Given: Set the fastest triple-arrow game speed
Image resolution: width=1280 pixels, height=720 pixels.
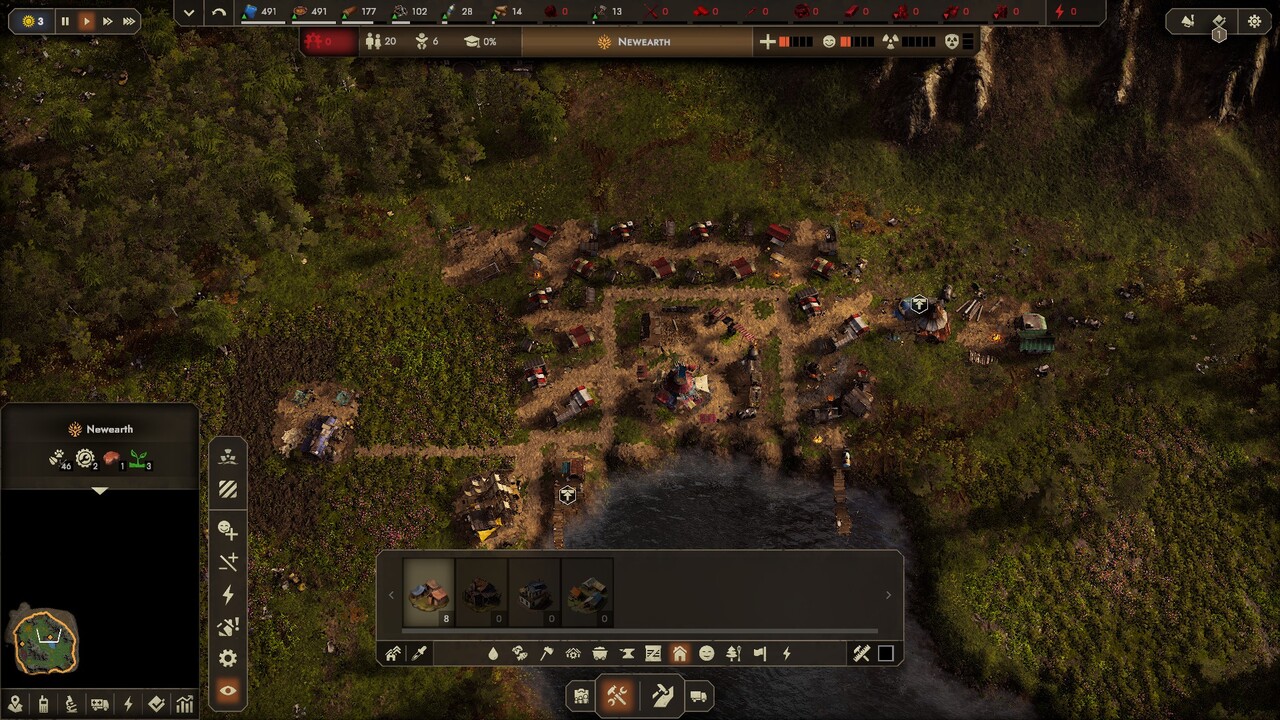Looking at the screenshot, I should point(129,21).
